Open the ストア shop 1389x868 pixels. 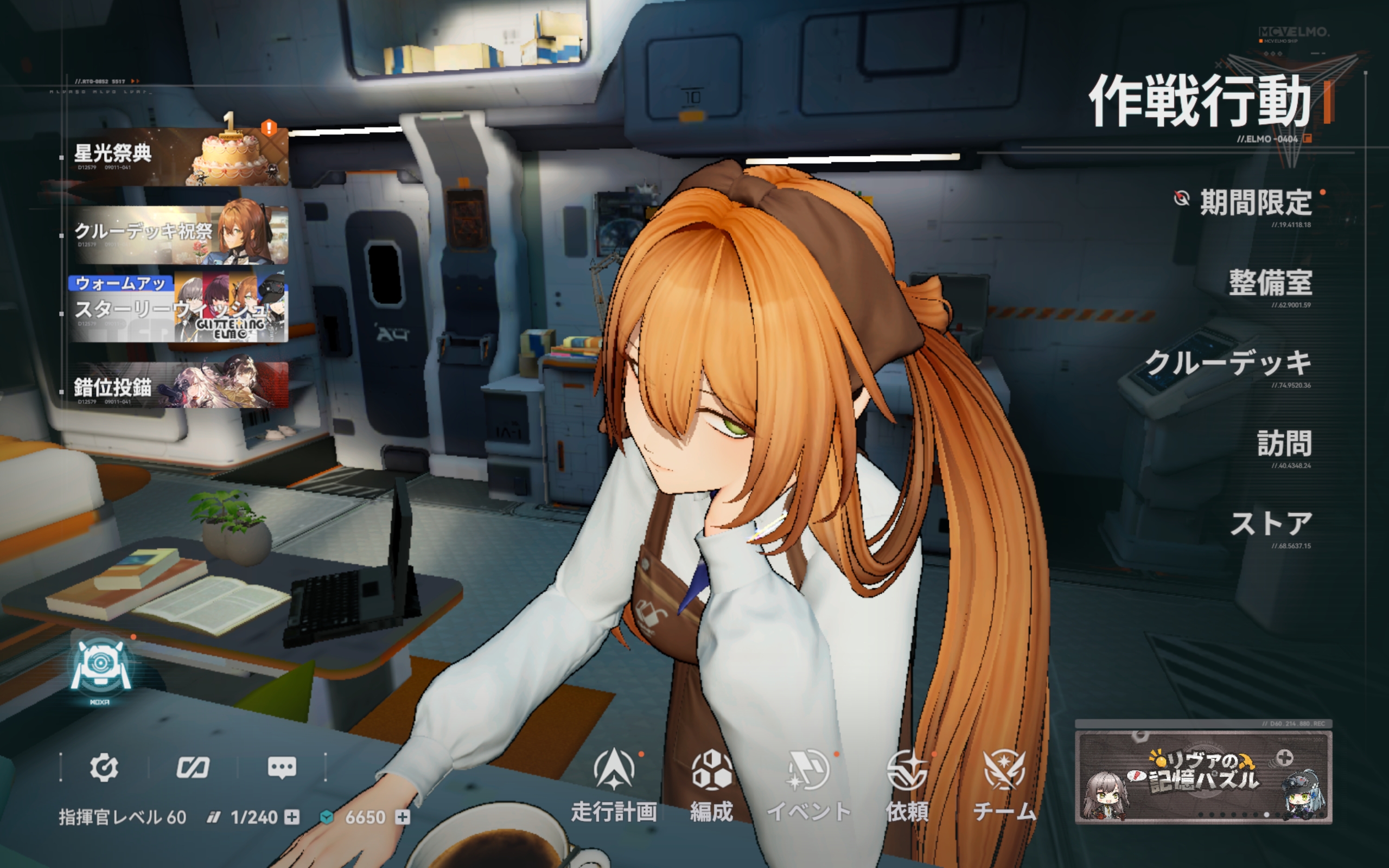(1271, 524)
